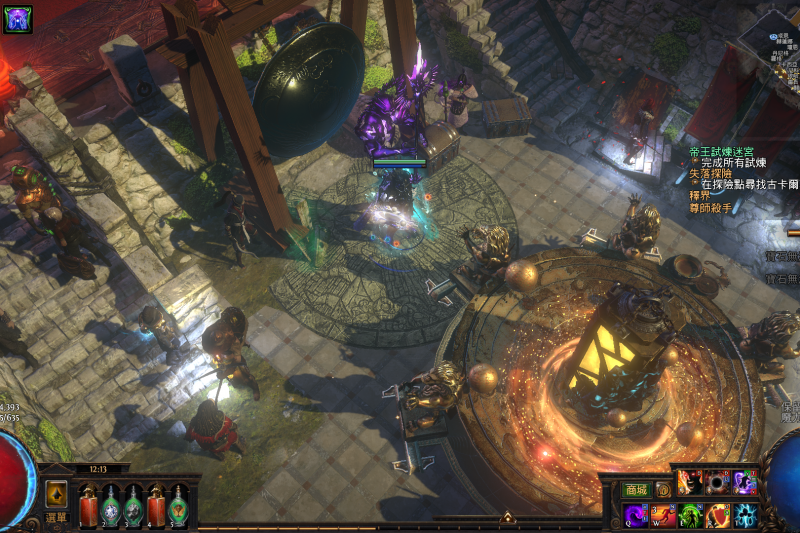The image size is (800, 533).
Task: Open the 選單 menu button
Action: pos(56,518)
